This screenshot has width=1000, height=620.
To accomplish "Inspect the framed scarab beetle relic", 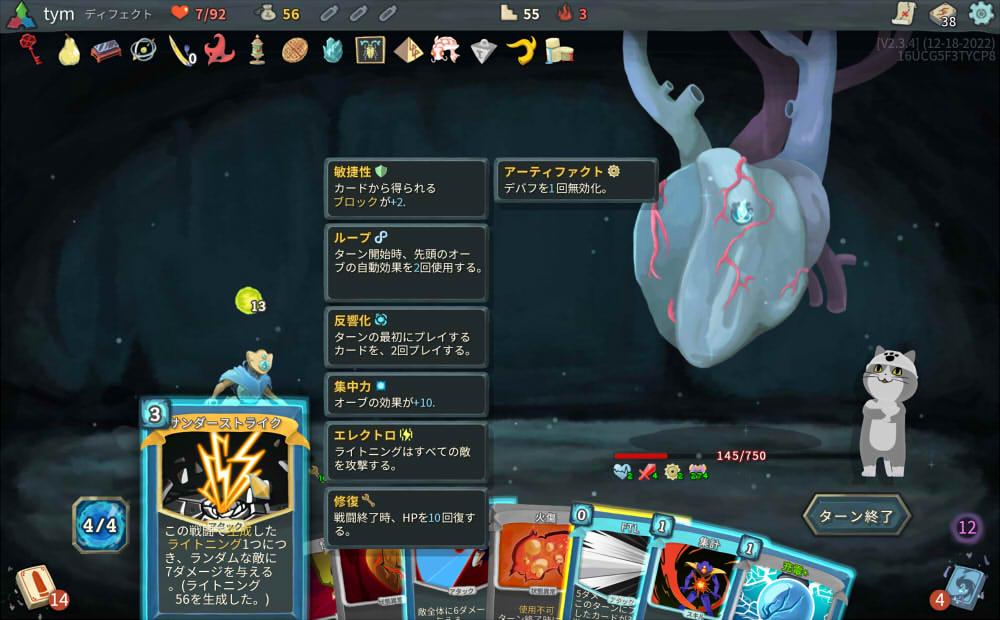I will point(370,50).
